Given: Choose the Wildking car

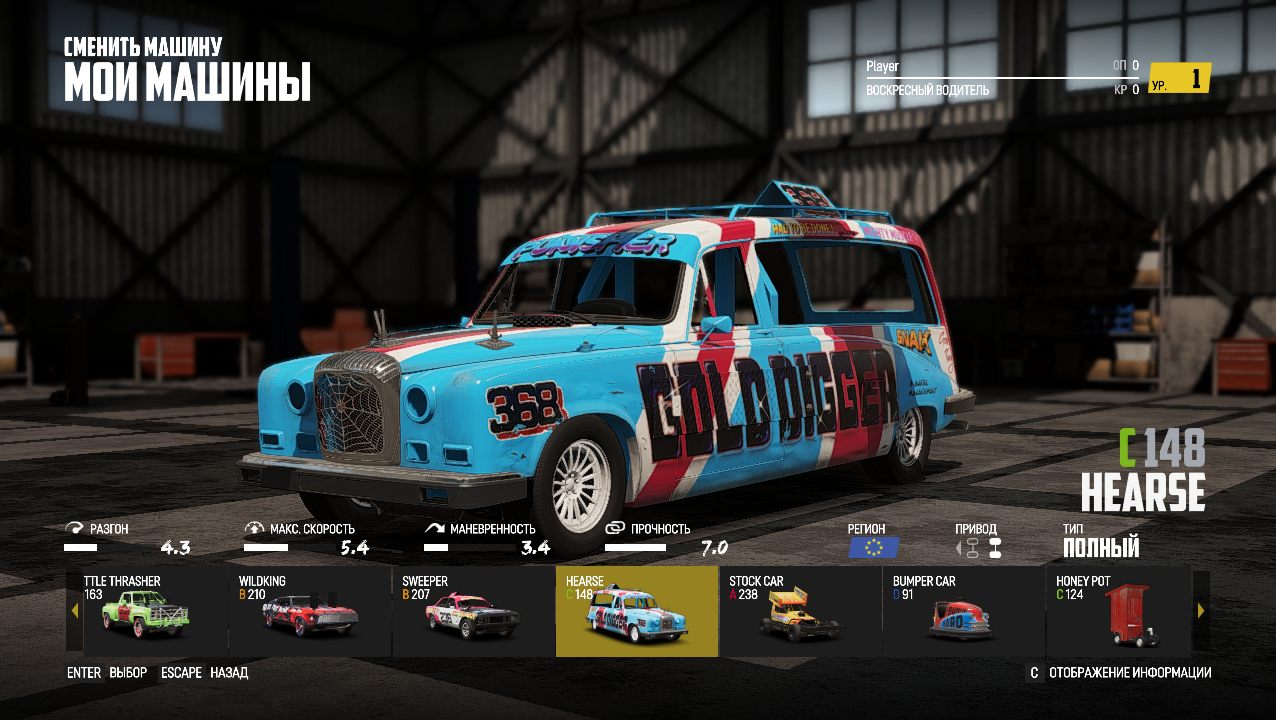Looking at the screenshot, I should pos(310,612).
